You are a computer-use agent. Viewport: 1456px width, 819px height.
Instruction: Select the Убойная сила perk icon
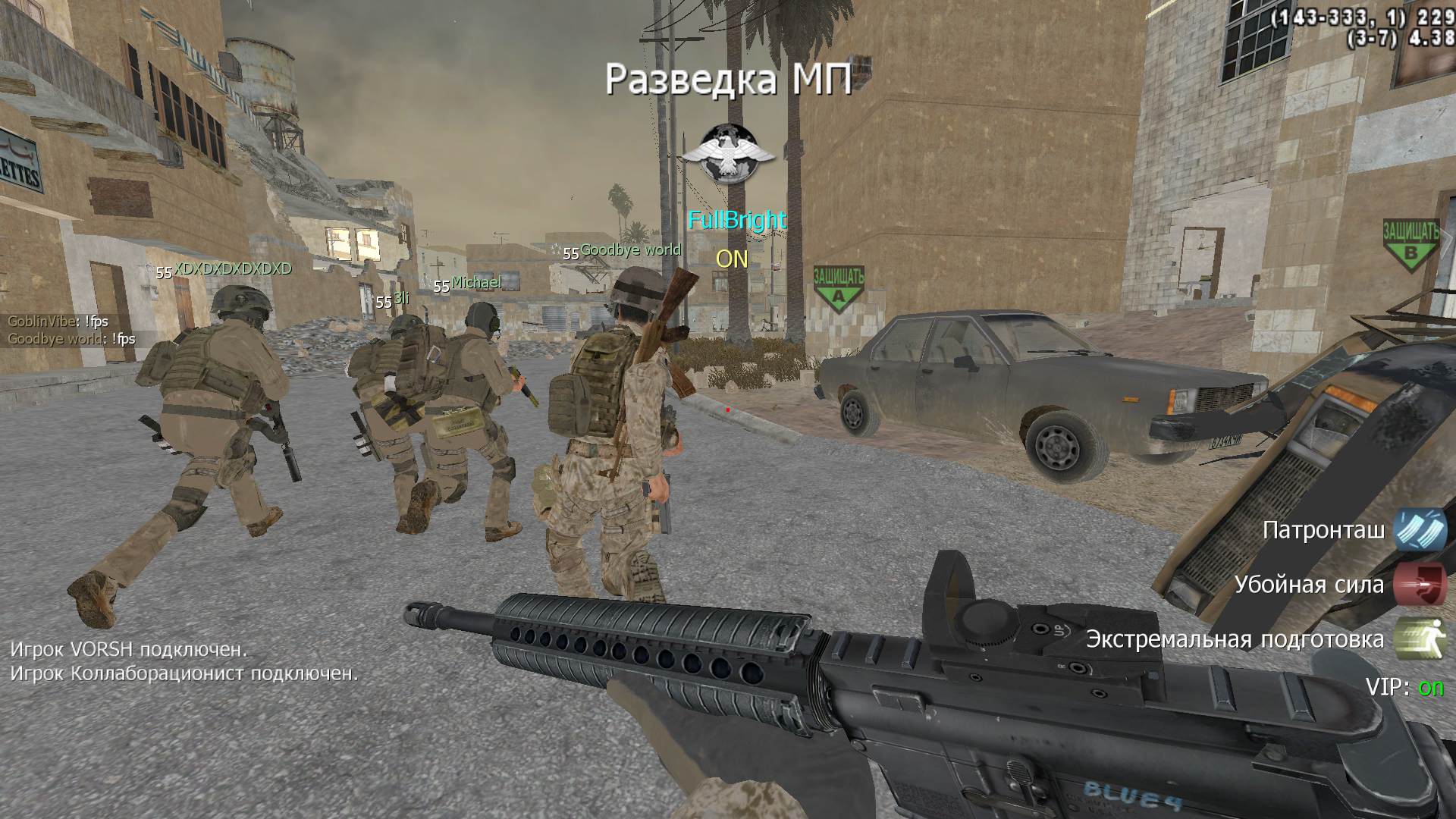coord(1420,584)
